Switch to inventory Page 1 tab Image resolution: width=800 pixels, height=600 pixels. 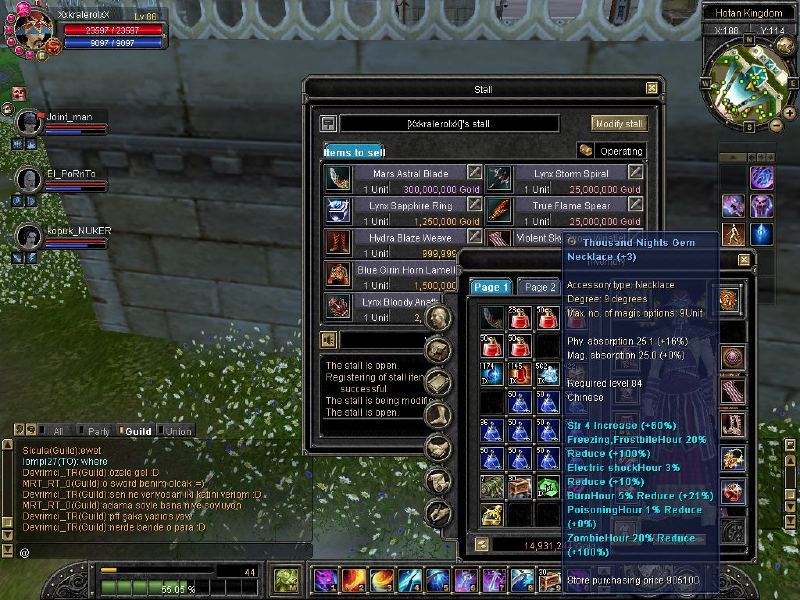(x=492, y=287)
